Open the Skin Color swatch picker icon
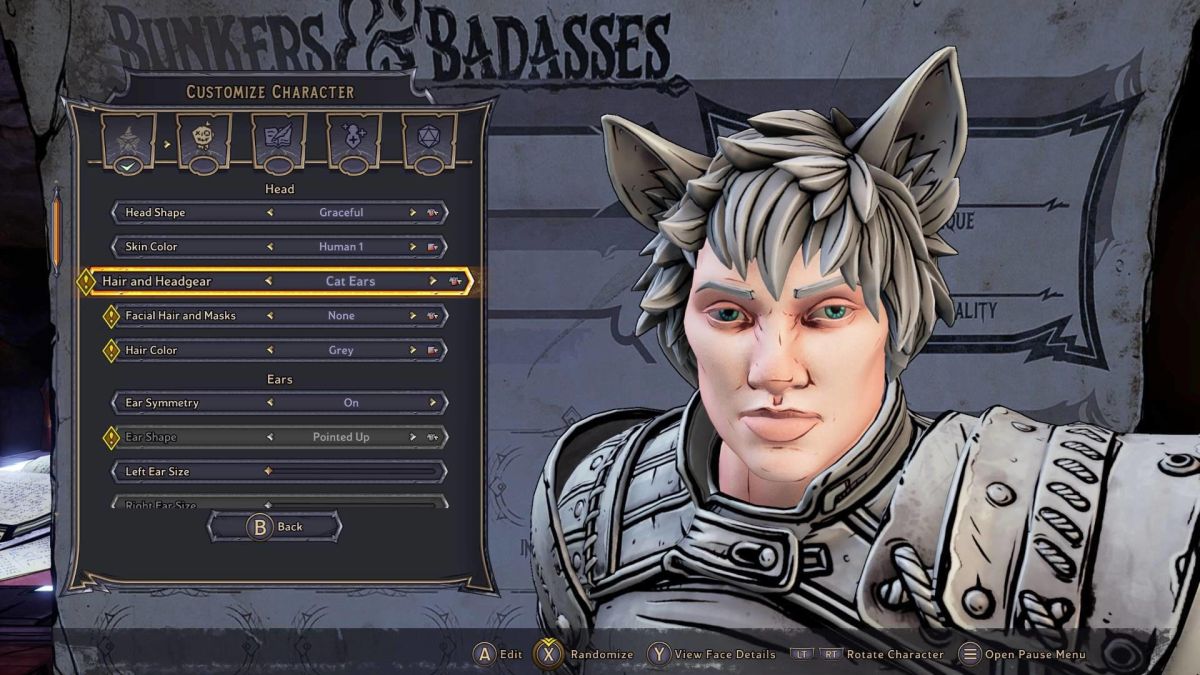 coord(433,247)
